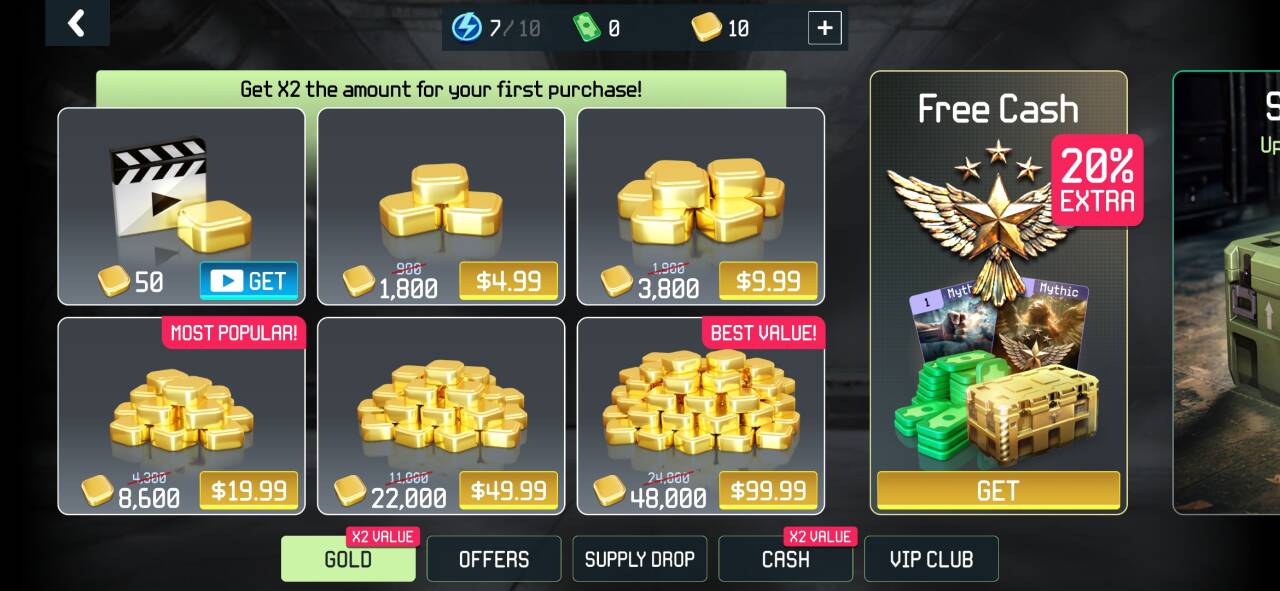This screenshot has height=591, width=1280.
Task: Purchase the $9.99 gold pack
Action: tap(768, 281)
